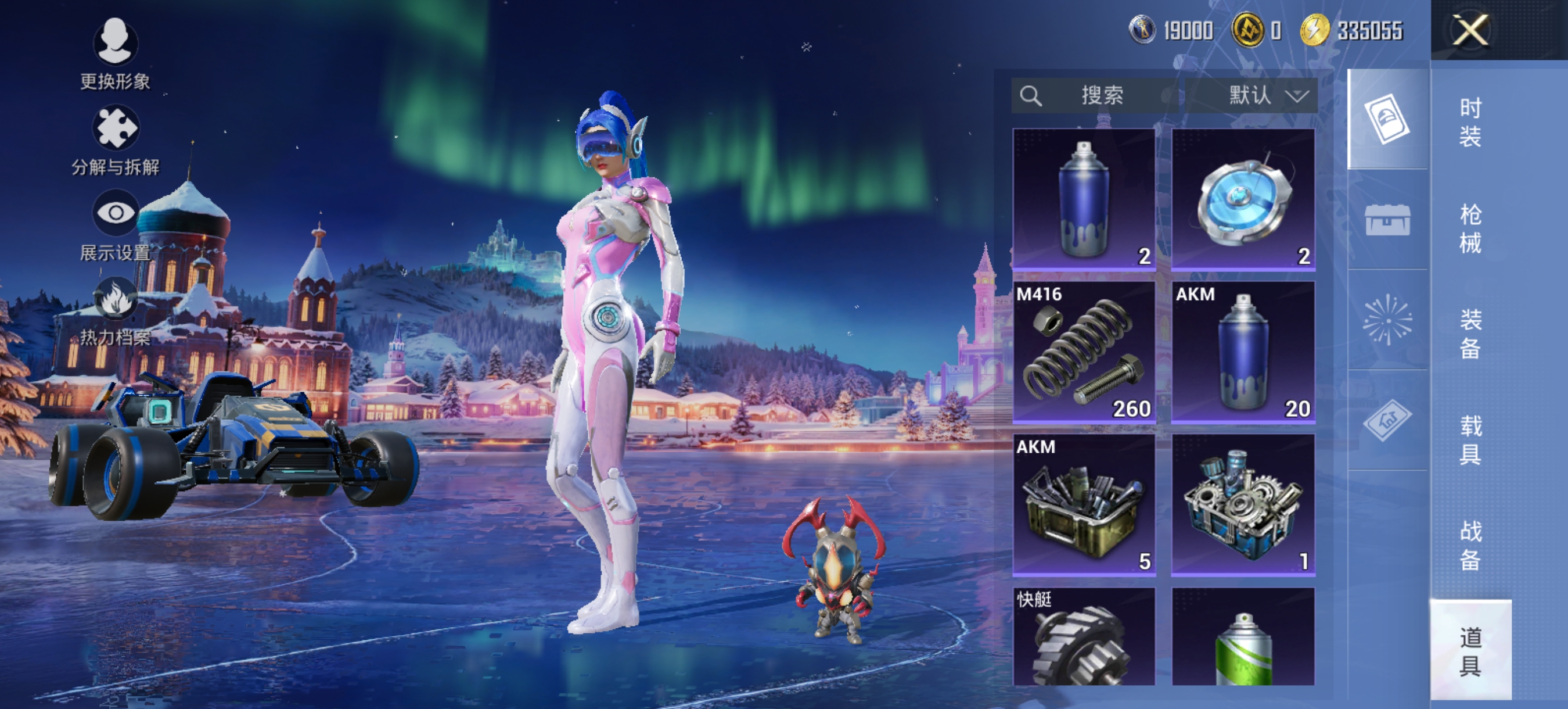
Task: Select the treasure chest sub-category
Action: coord(1387,220)
